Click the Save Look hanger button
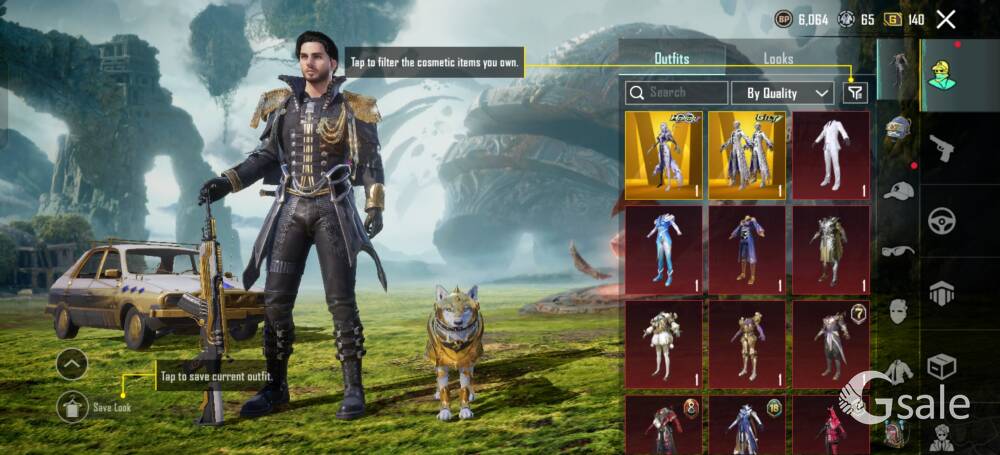Screen dimensions: 1000x455 pyautogui.click(x=71, y=405)
